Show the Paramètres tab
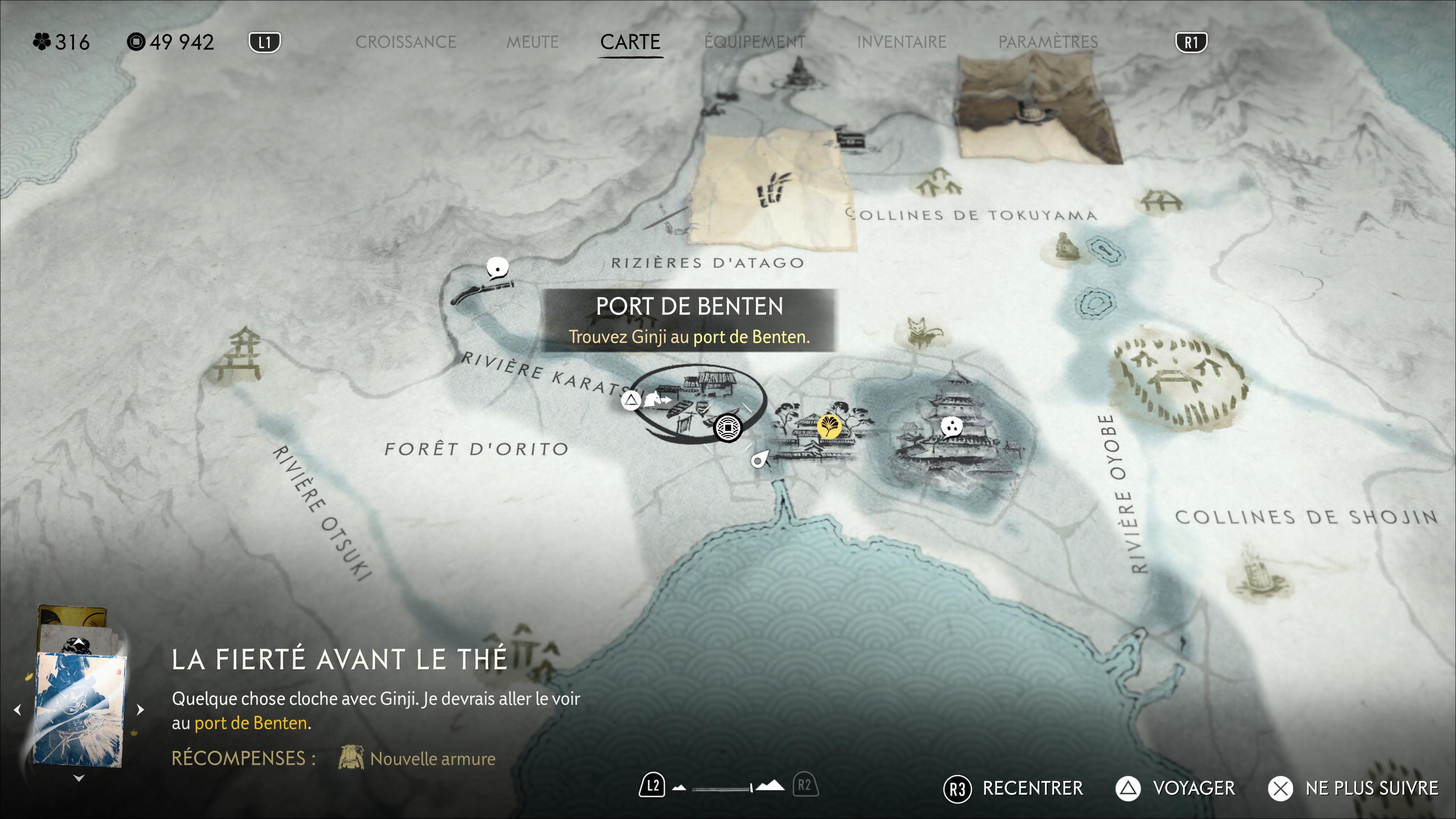The image size is (1456, 819). [1048, 42]
